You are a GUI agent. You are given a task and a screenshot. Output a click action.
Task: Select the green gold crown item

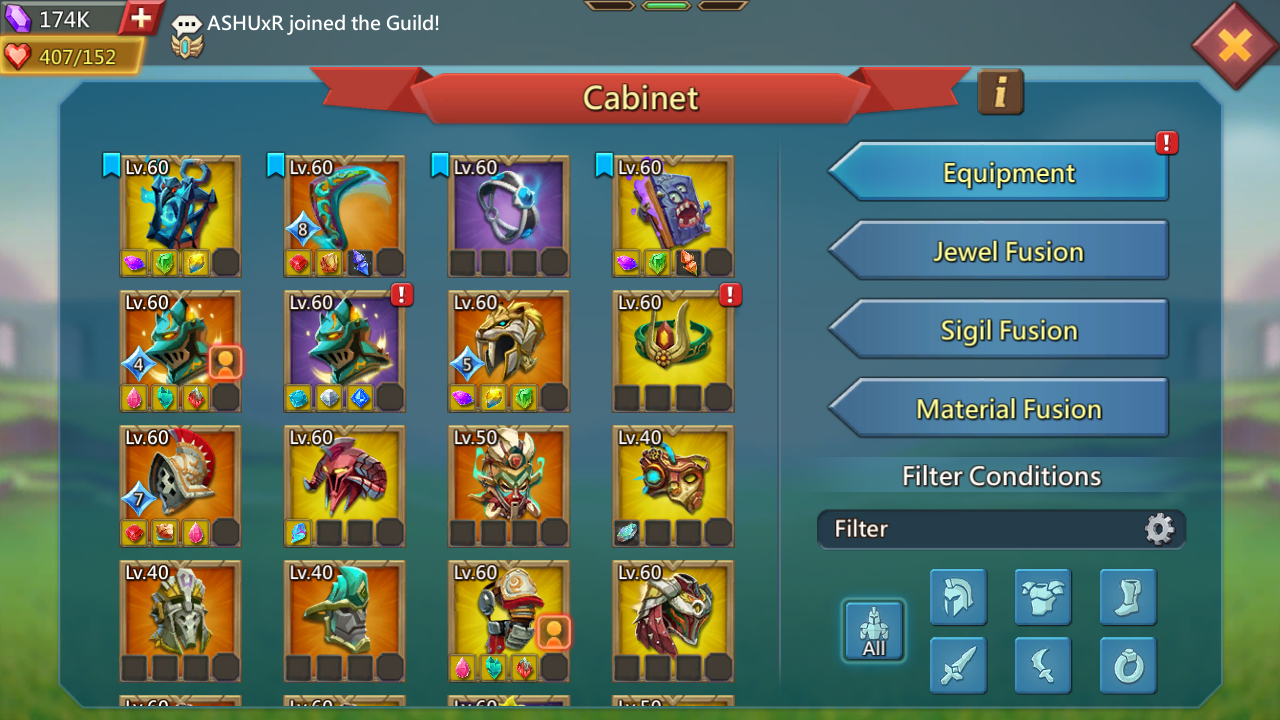click(673, 341)
